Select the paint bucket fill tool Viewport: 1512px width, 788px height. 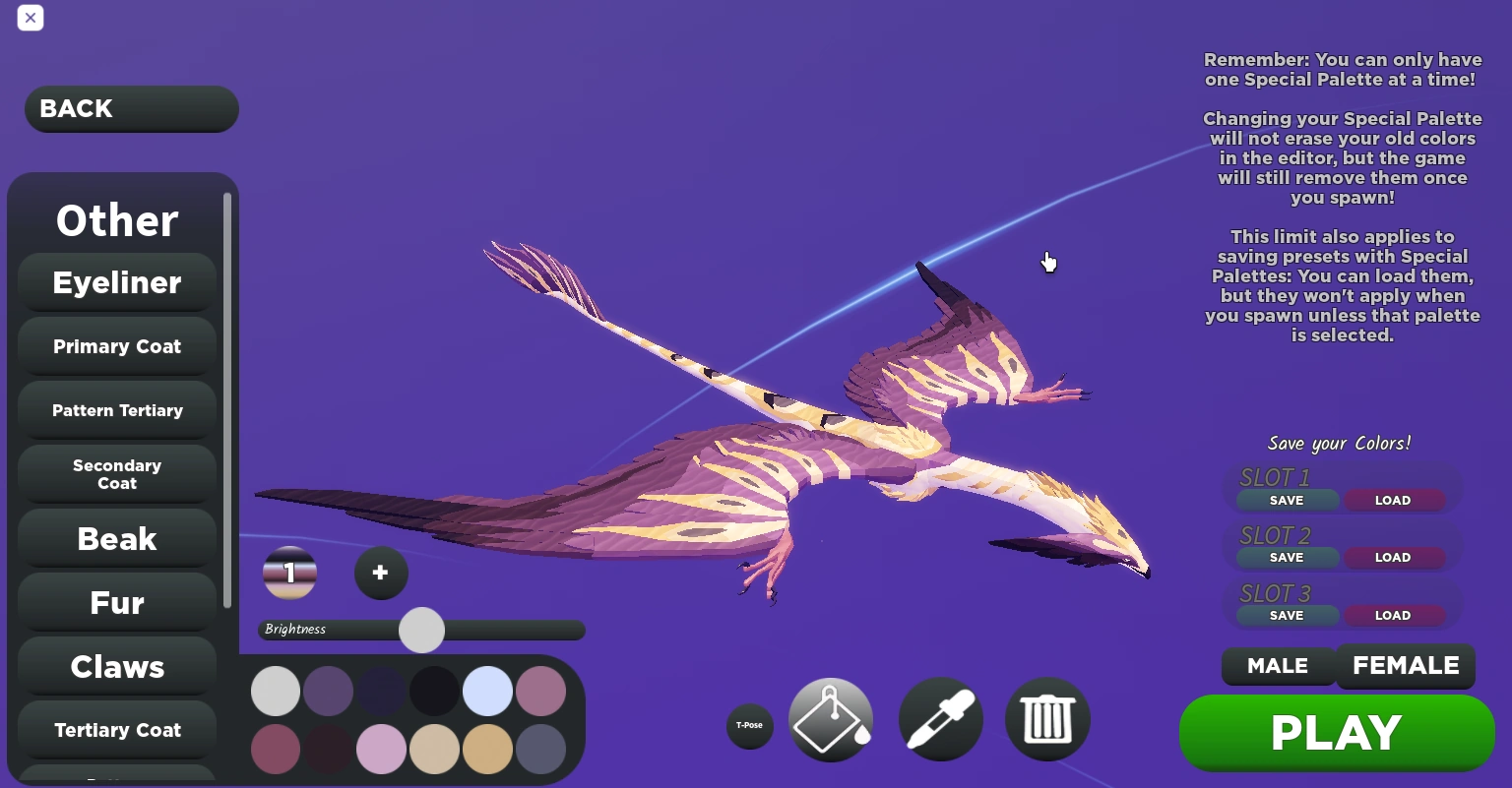pos(831,719)
